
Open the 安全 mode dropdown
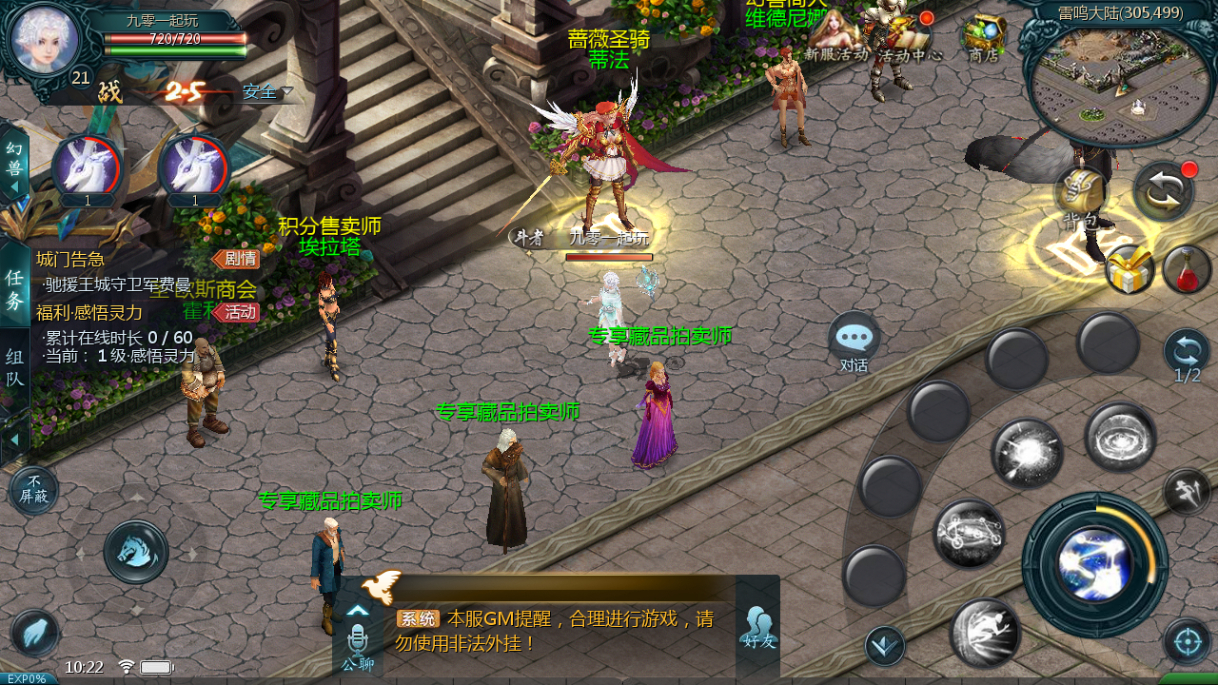pos(267,92)
